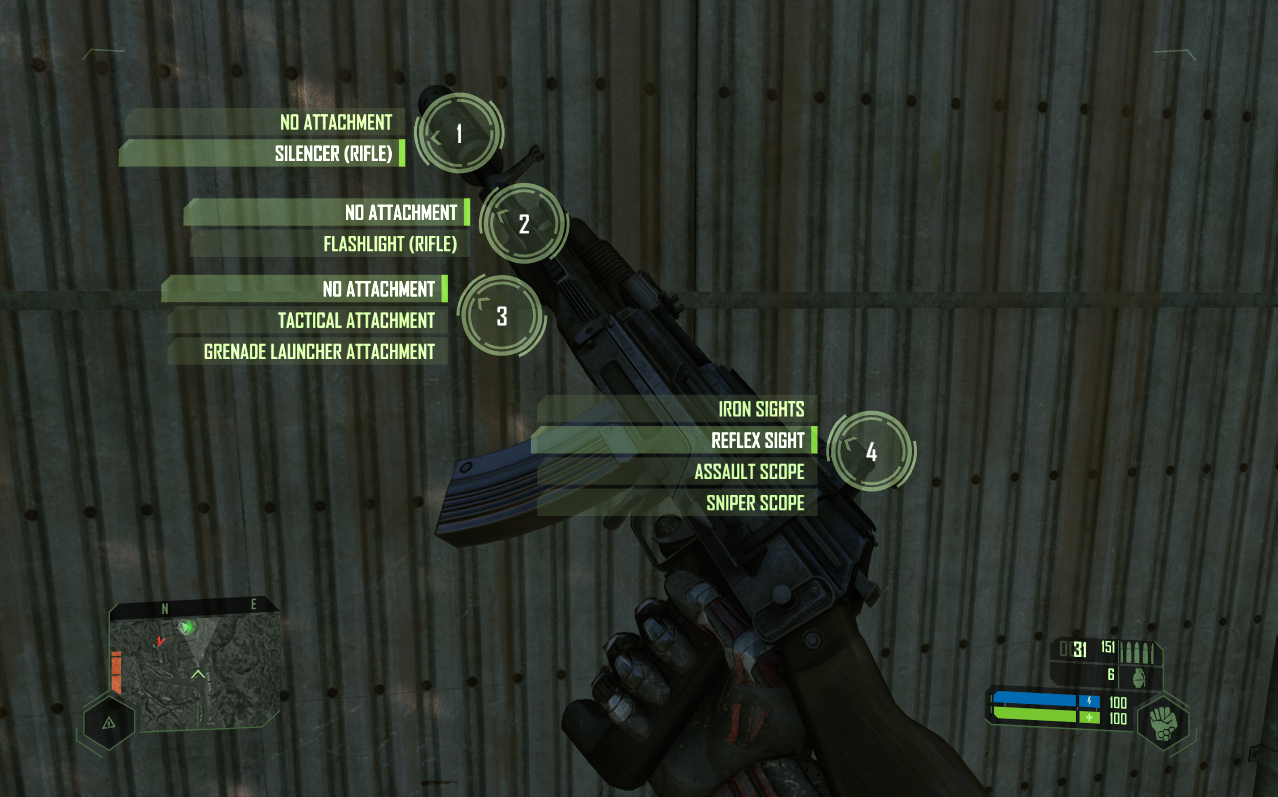Choose Flashlight (Rifle) attachment
Image resolution: width=1278 pixels, height=797 pixels.
pyautogui.click(x=389, y=244)
